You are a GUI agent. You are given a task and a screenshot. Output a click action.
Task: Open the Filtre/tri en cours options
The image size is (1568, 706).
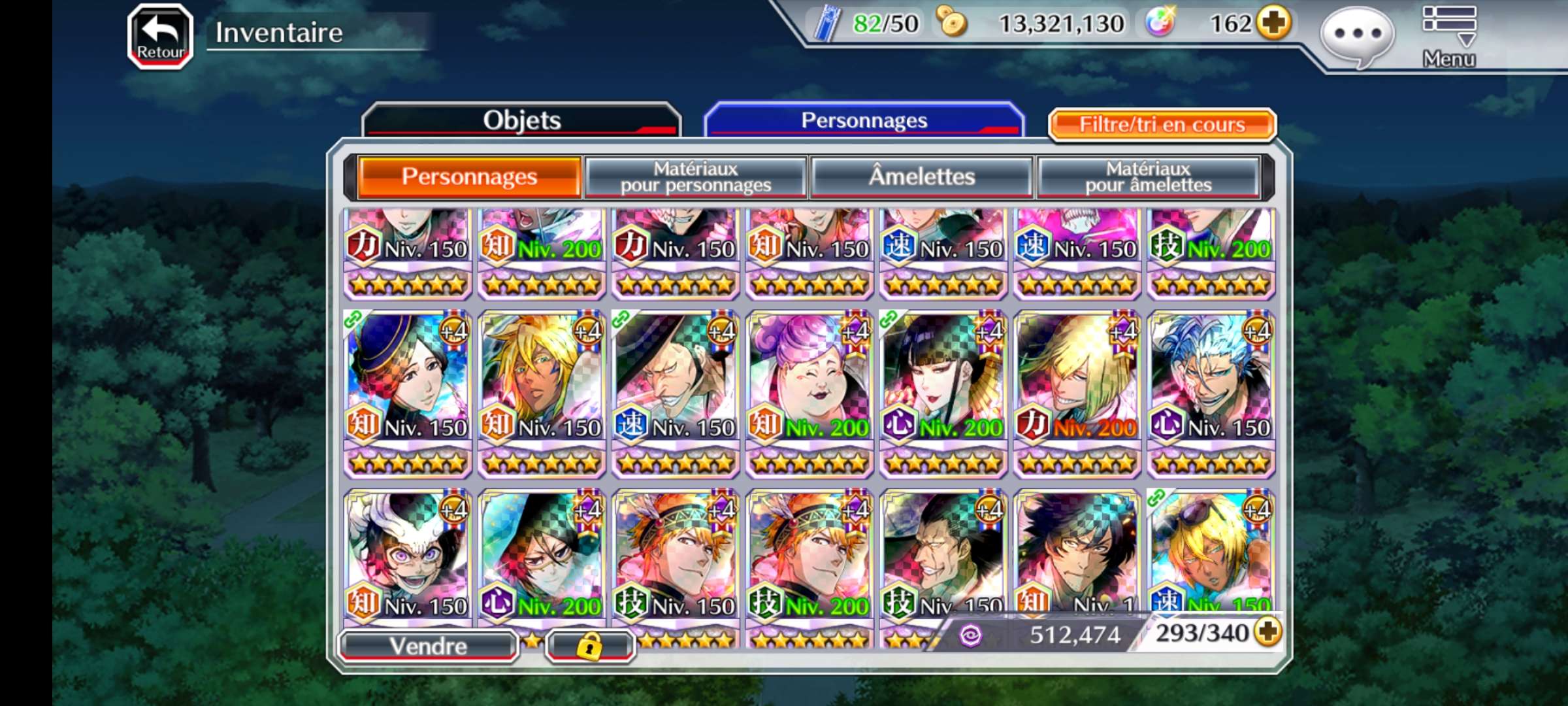1162,124
